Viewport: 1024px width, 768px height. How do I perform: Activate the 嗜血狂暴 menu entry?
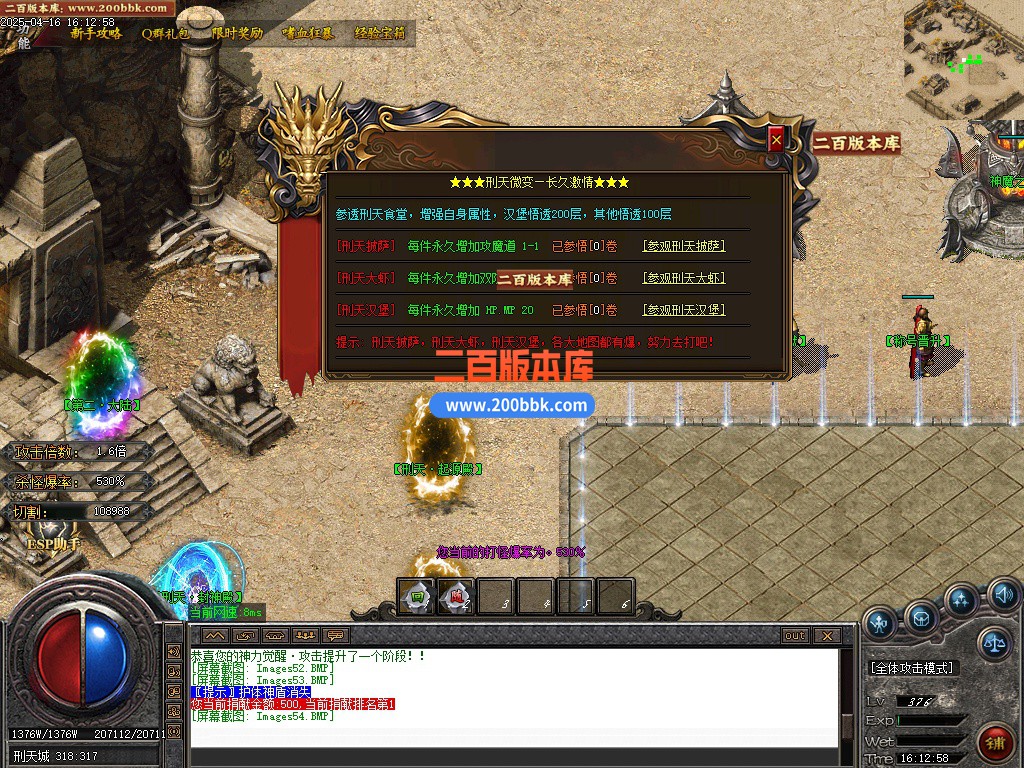click(x=307, y=33)
